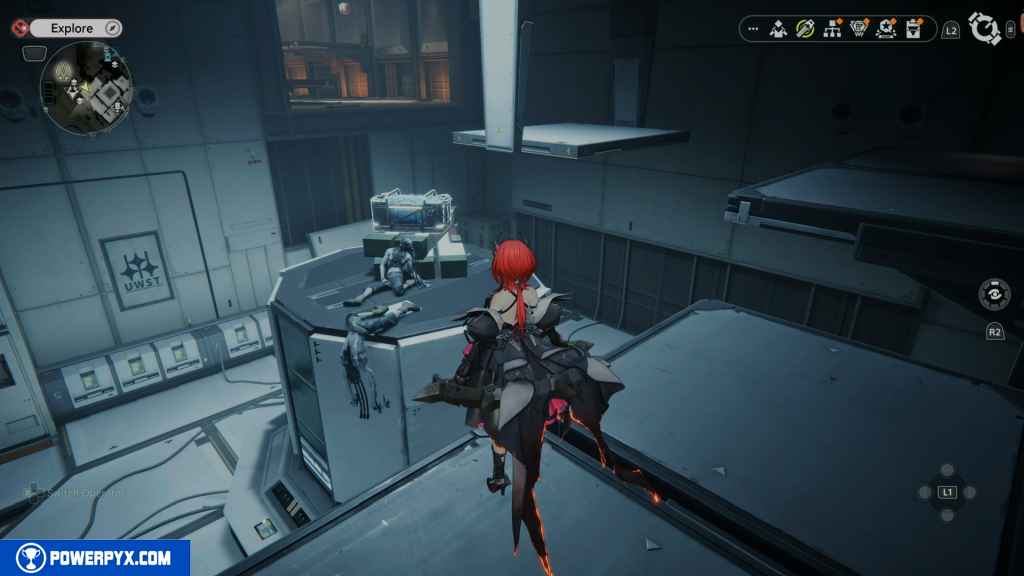Screen dimensions: 1024x576
Task: Select the compass icon beside Explore
Action: click(112, 29)
